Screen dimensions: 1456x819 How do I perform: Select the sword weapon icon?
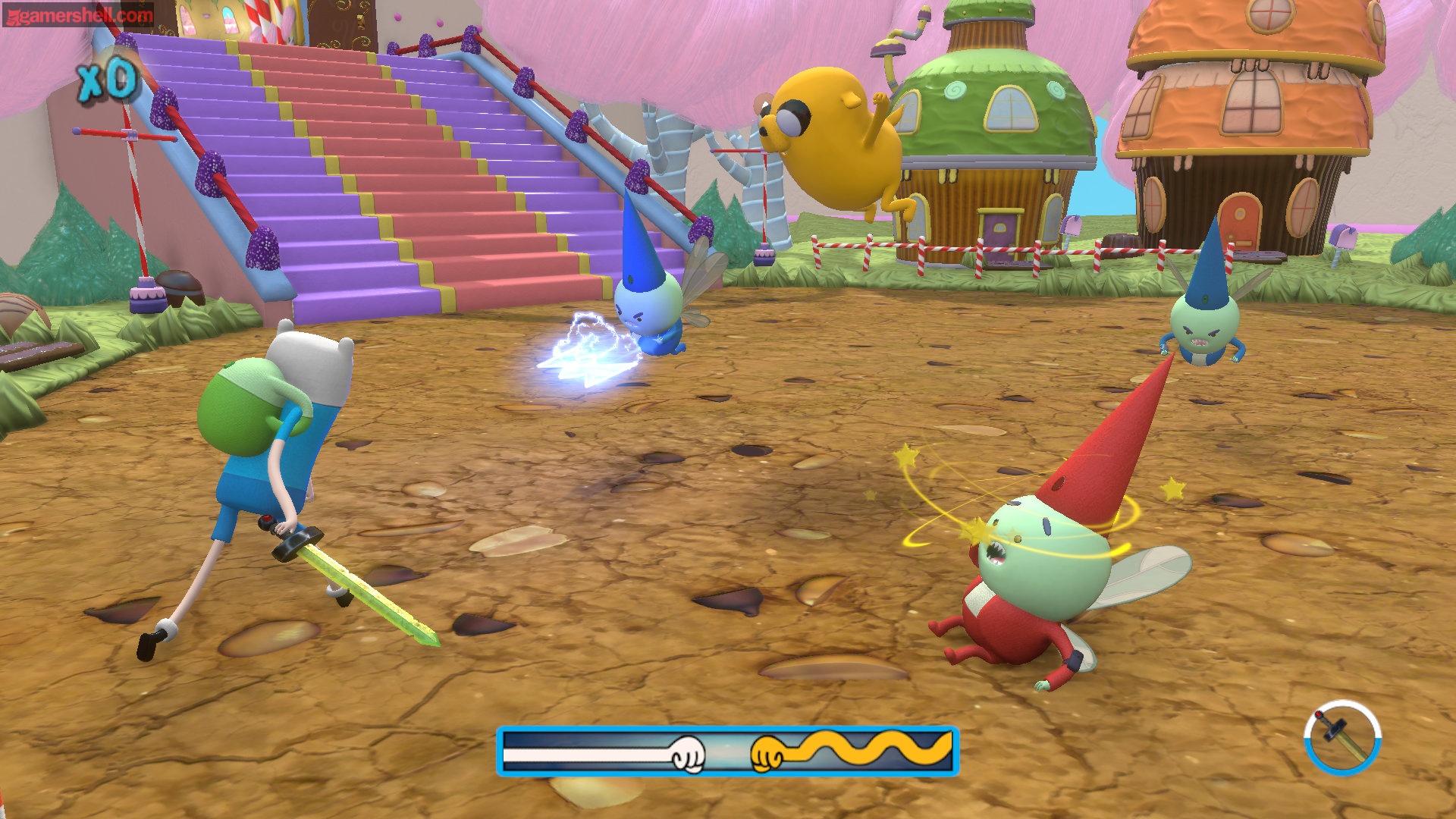coord(1342,737)
